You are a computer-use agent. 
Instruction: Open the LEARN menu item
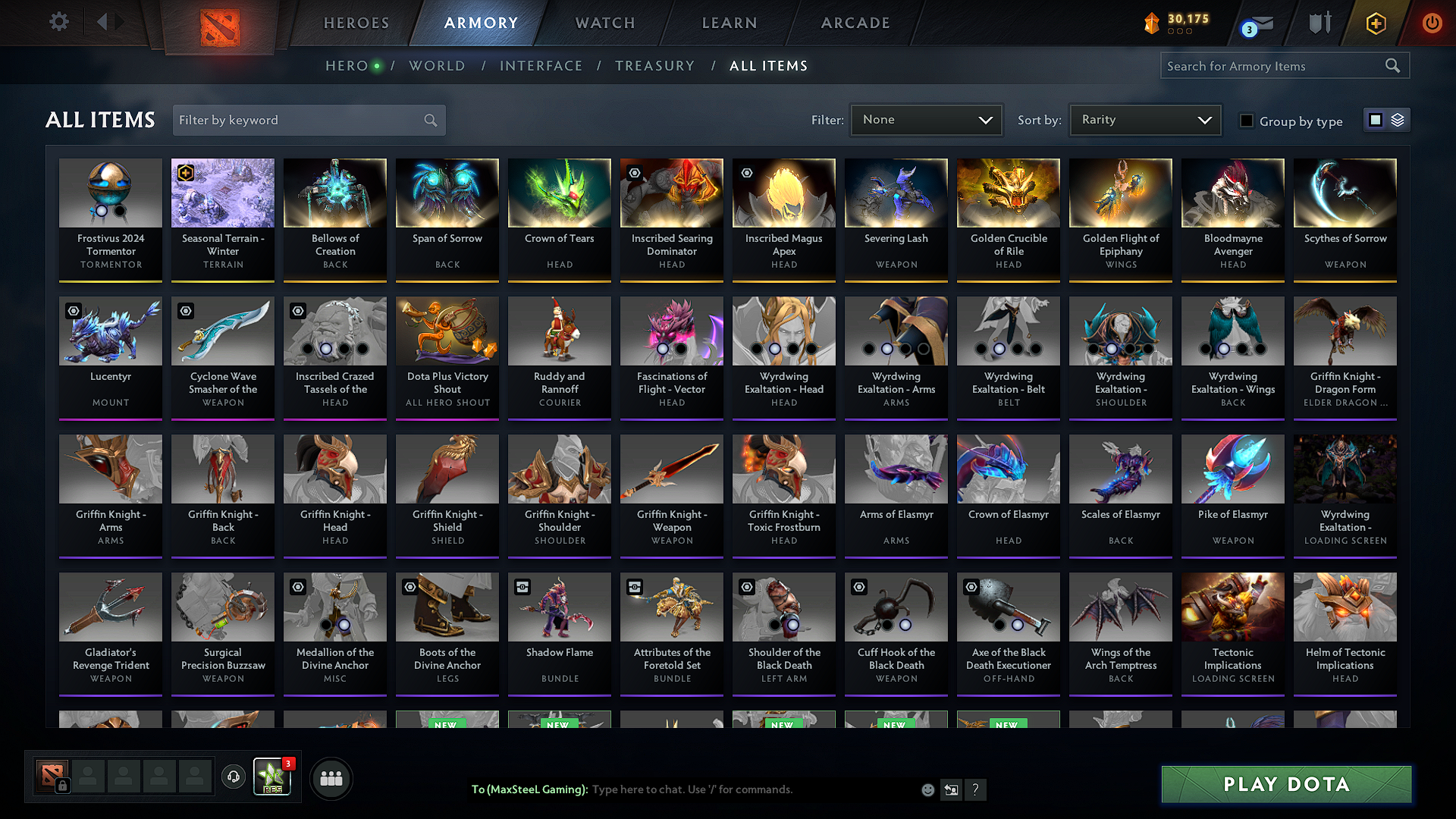pos(729,23)
